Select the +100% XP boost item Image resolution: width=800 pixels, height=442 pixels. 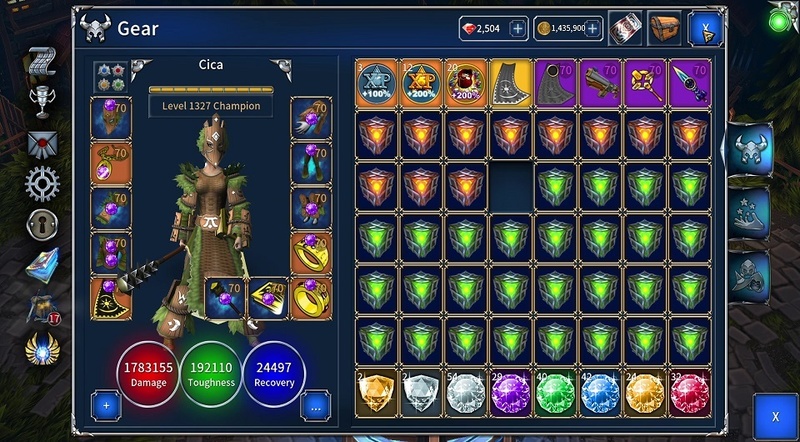click(x=377, y=84)
